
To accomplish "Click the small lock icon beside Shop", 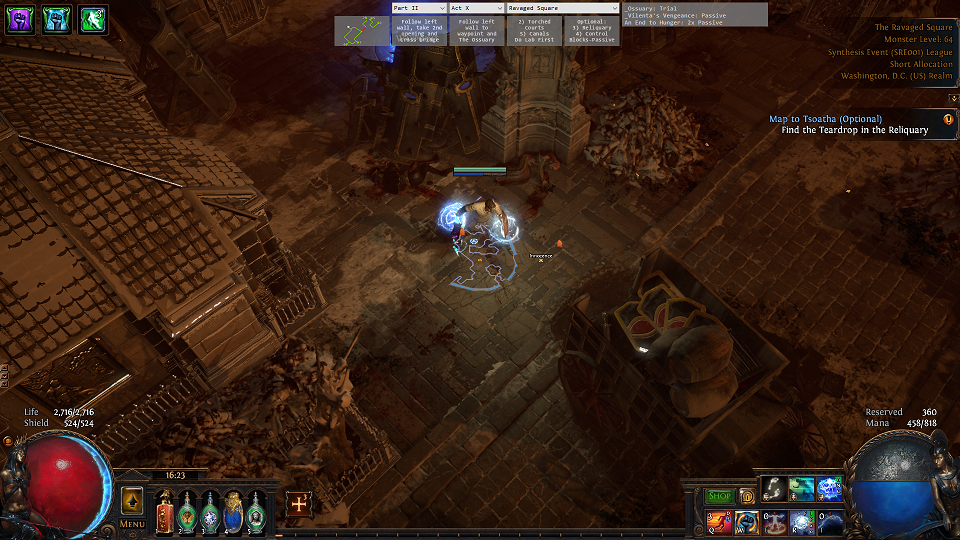I will (746, 496).
